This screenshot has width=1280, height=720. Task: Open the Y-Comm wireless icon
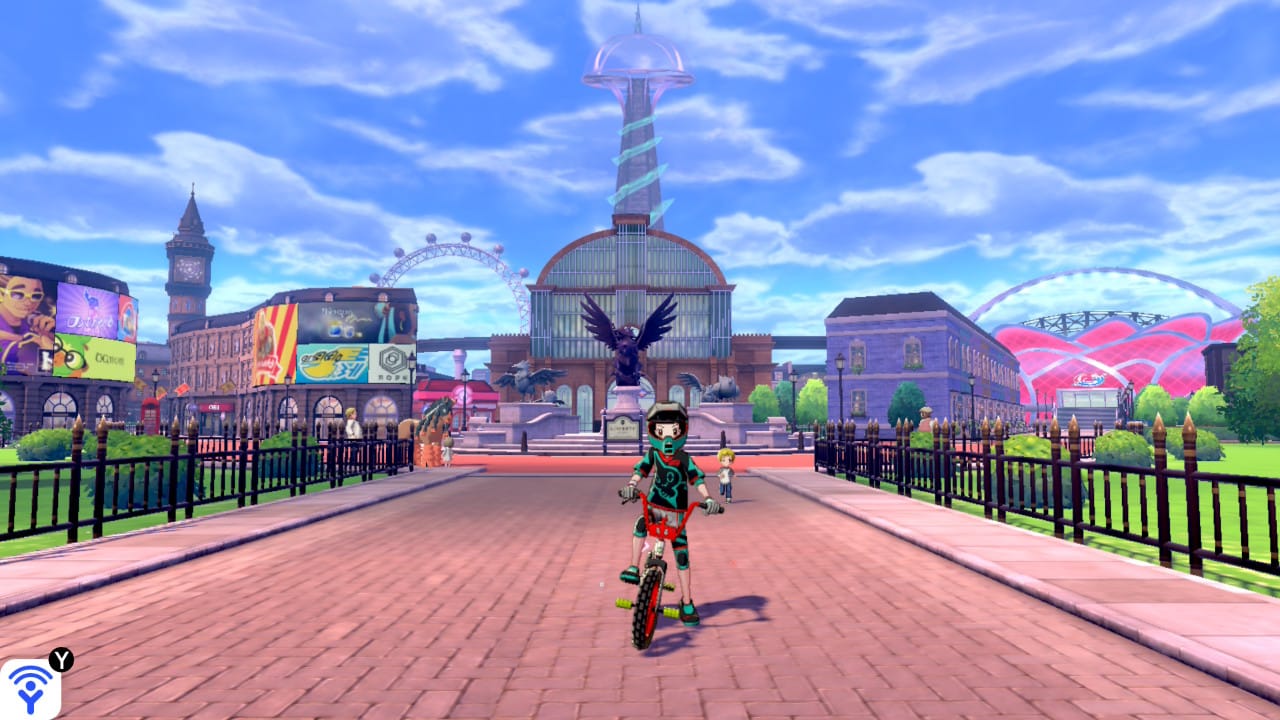coord(30,688)
